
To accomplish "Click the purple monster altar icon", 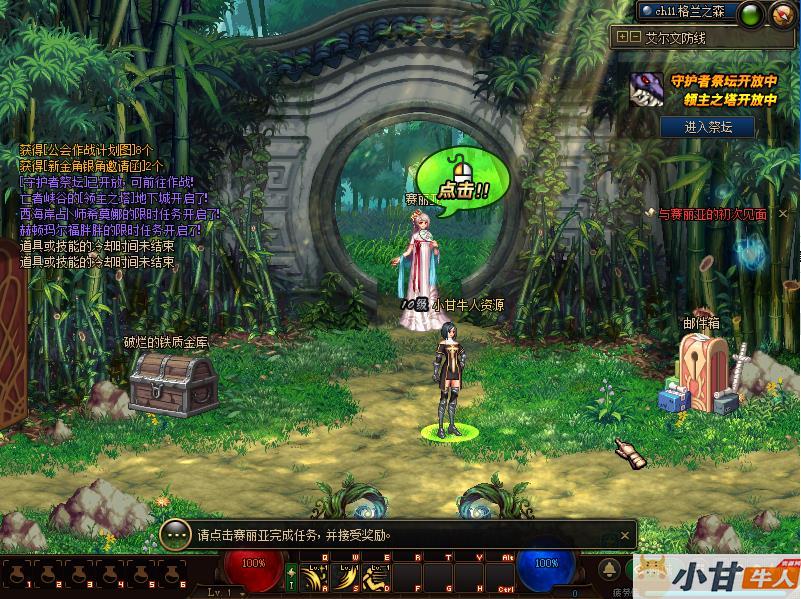I will click(647, 90).
